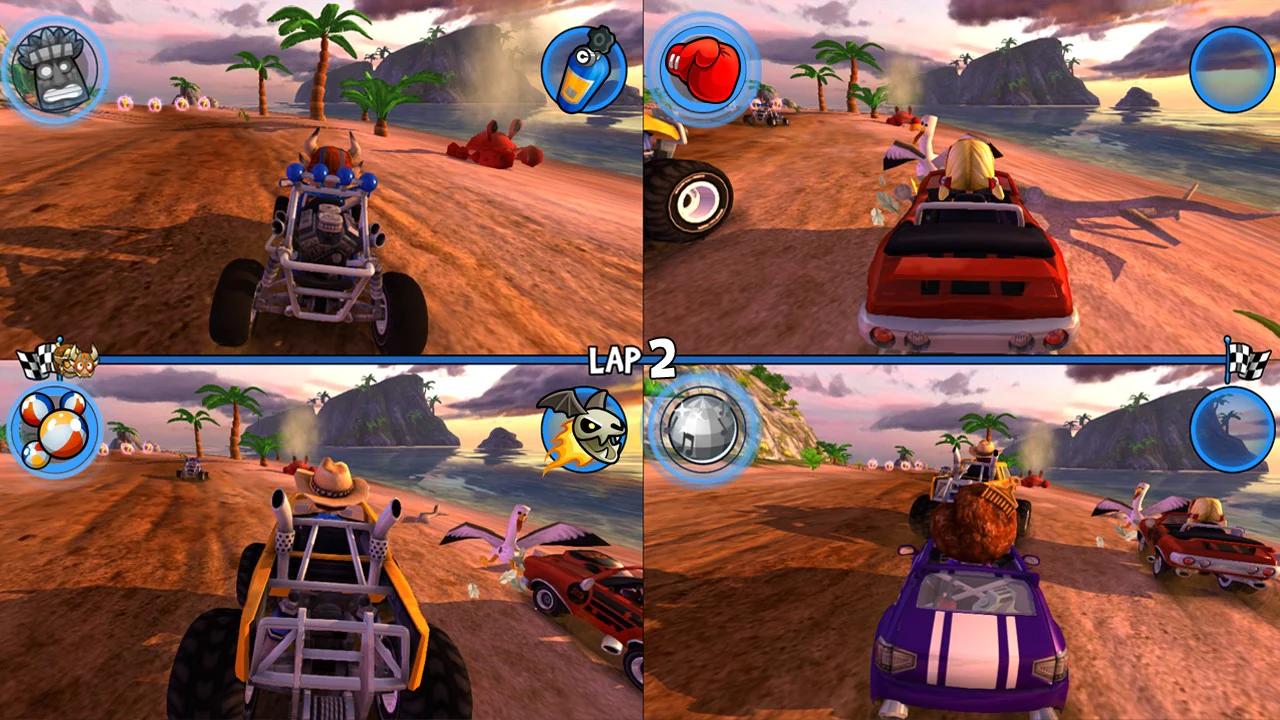Use the disco death ball power-up

tap(703, 430)
